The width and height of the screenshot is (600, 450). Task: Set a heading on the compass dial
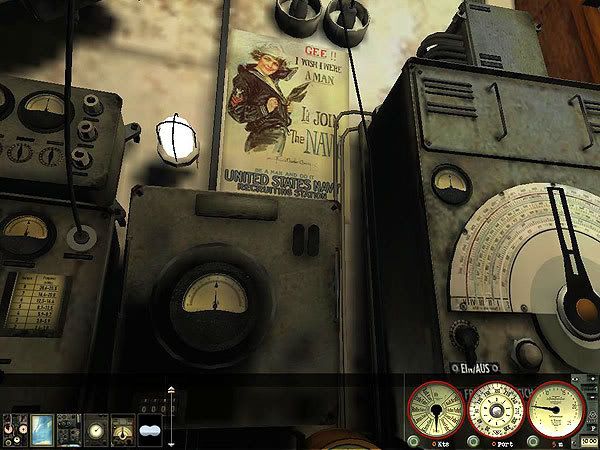497,410
